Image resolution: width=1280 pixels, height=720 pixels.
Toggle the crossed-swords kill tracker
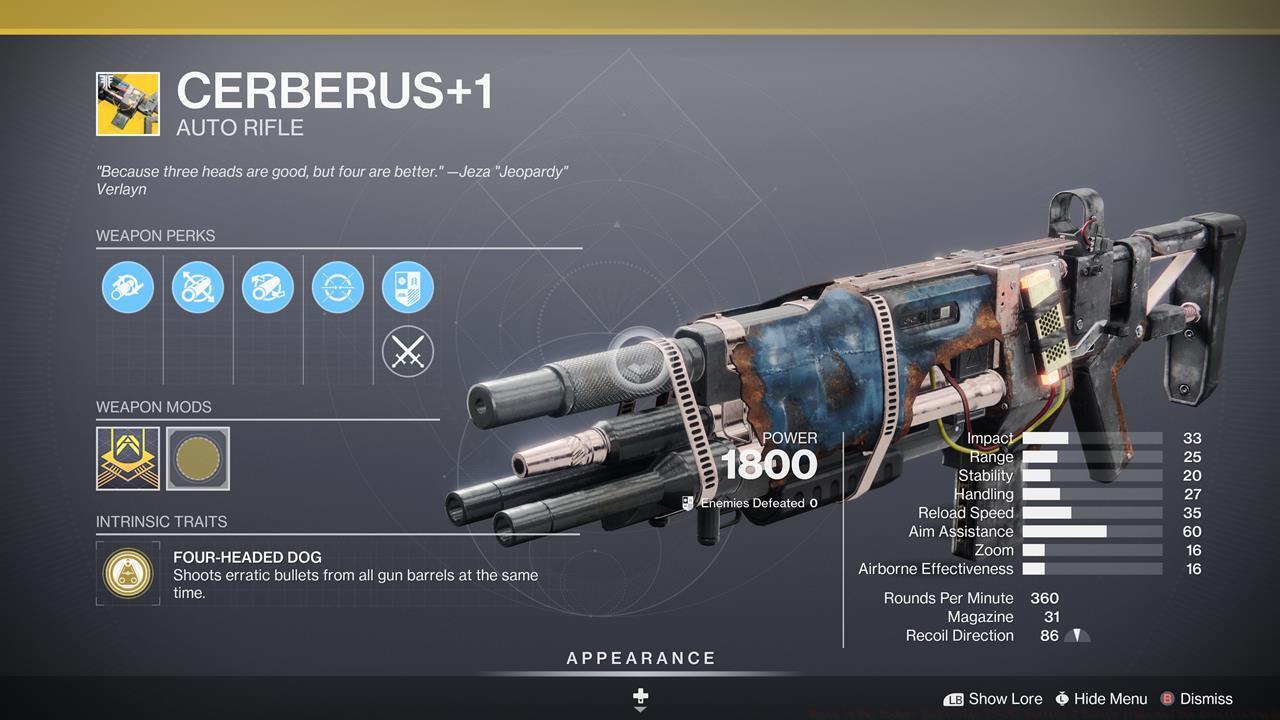408,351
